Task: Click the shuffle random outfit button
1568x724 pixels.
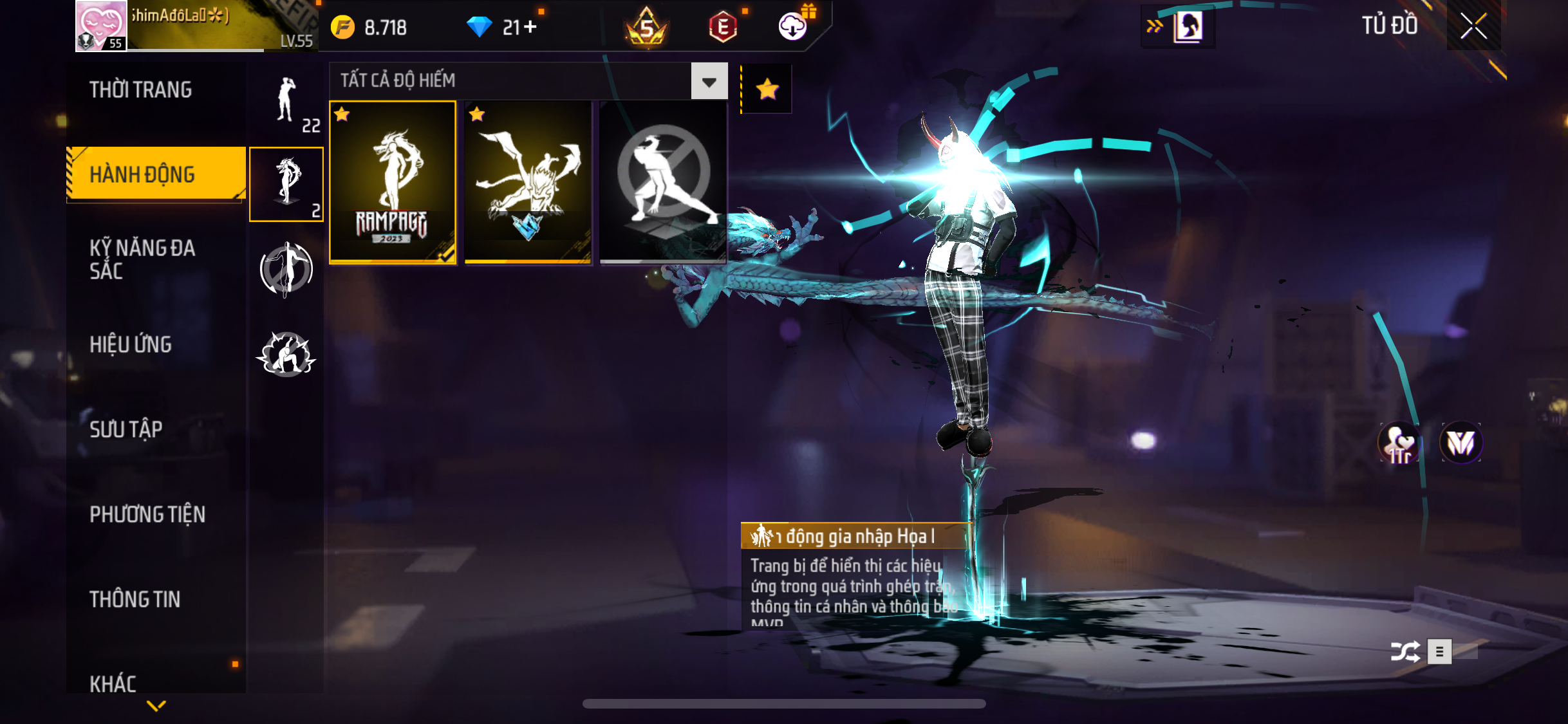Action: (x=1405, y=652)
